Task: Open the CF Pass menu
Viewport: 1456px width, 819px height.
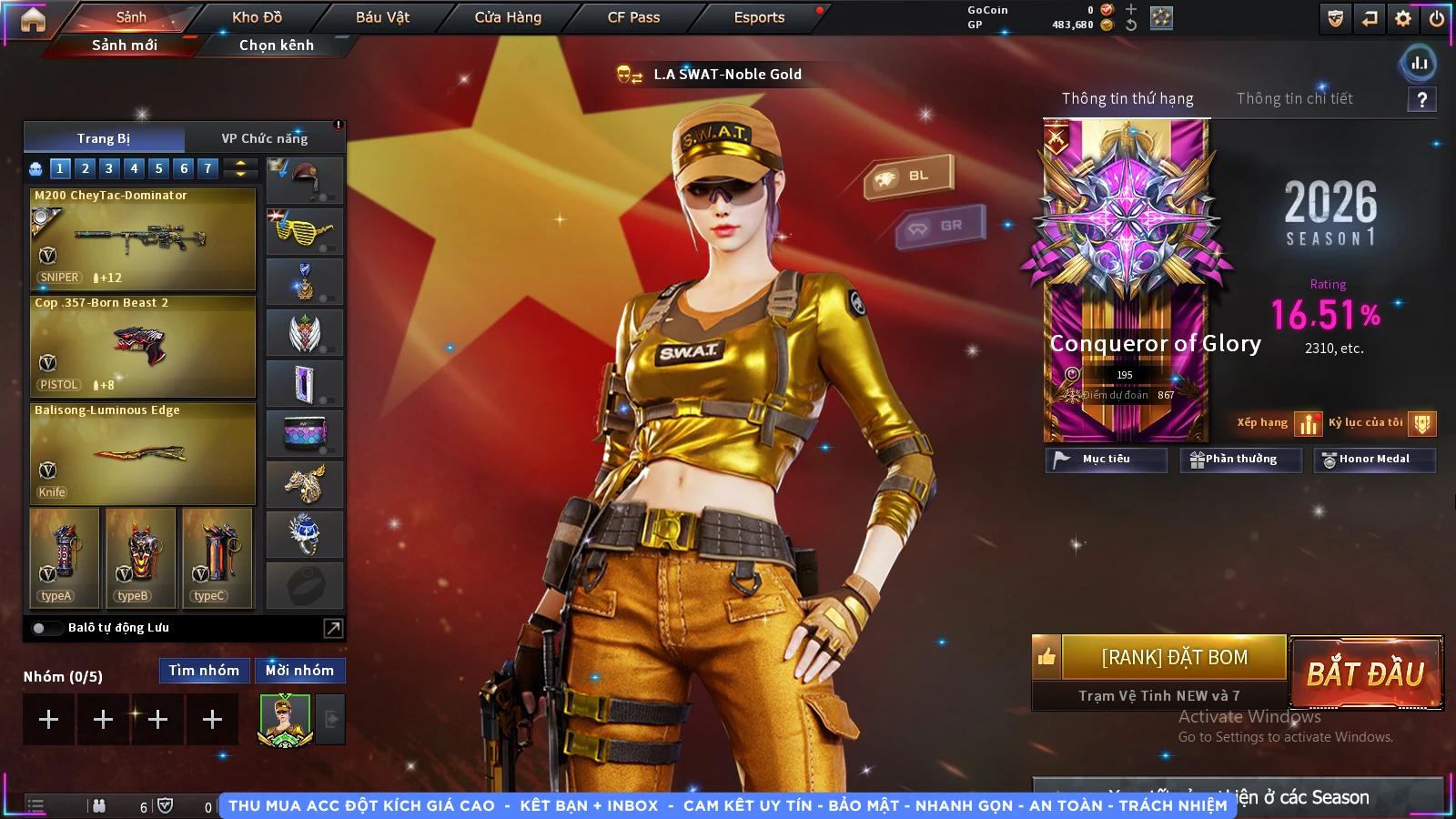Action: (633, 17)
